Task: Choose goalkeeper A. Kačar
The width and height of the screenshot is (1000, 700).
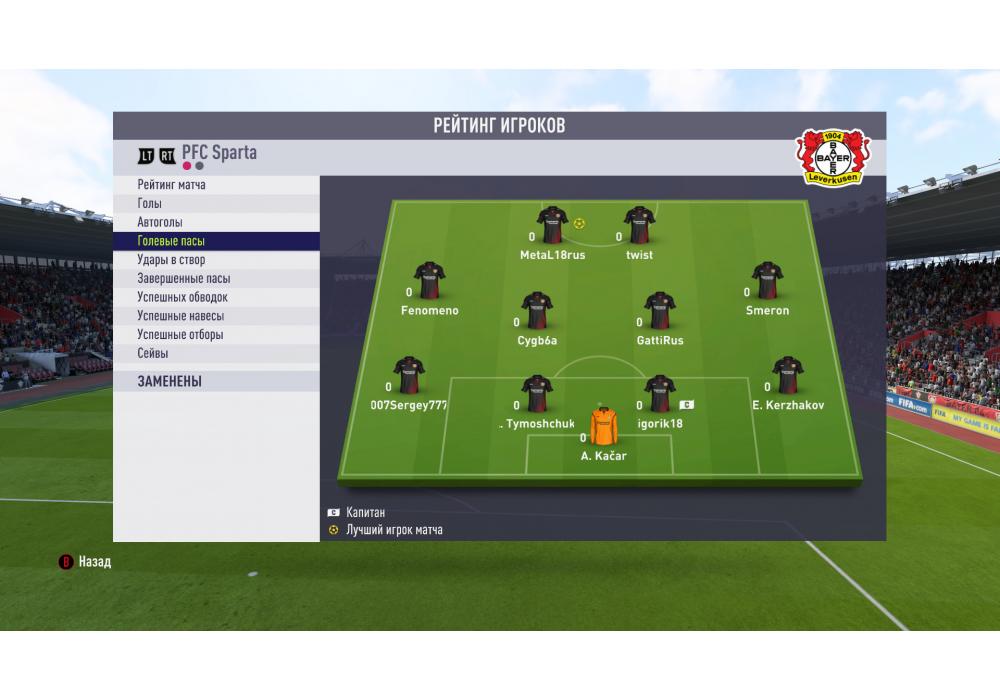Action: pyautogui.click(x=604, y=427)
